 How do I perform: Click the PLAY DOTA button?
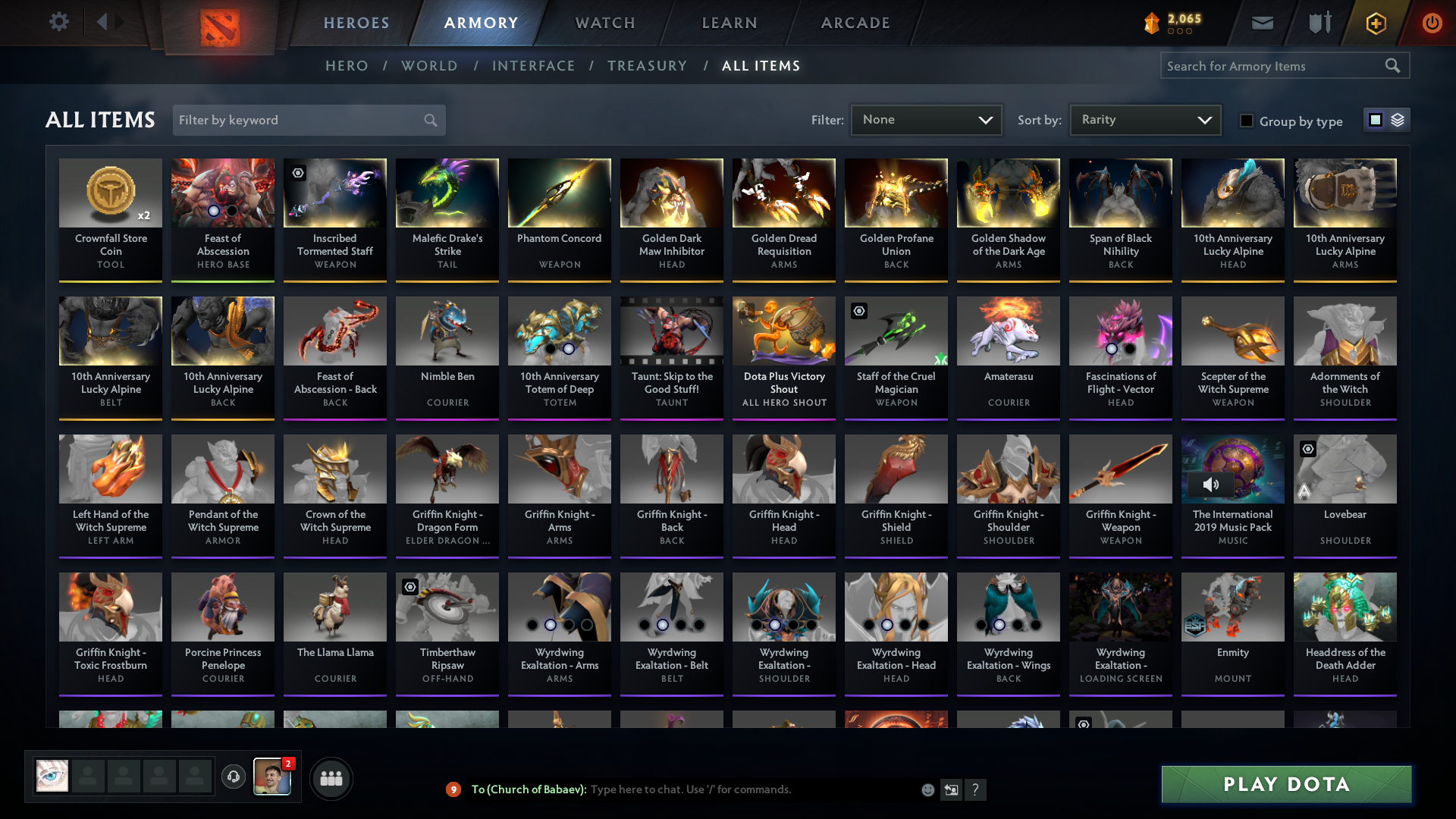[x=1285, y=784]
